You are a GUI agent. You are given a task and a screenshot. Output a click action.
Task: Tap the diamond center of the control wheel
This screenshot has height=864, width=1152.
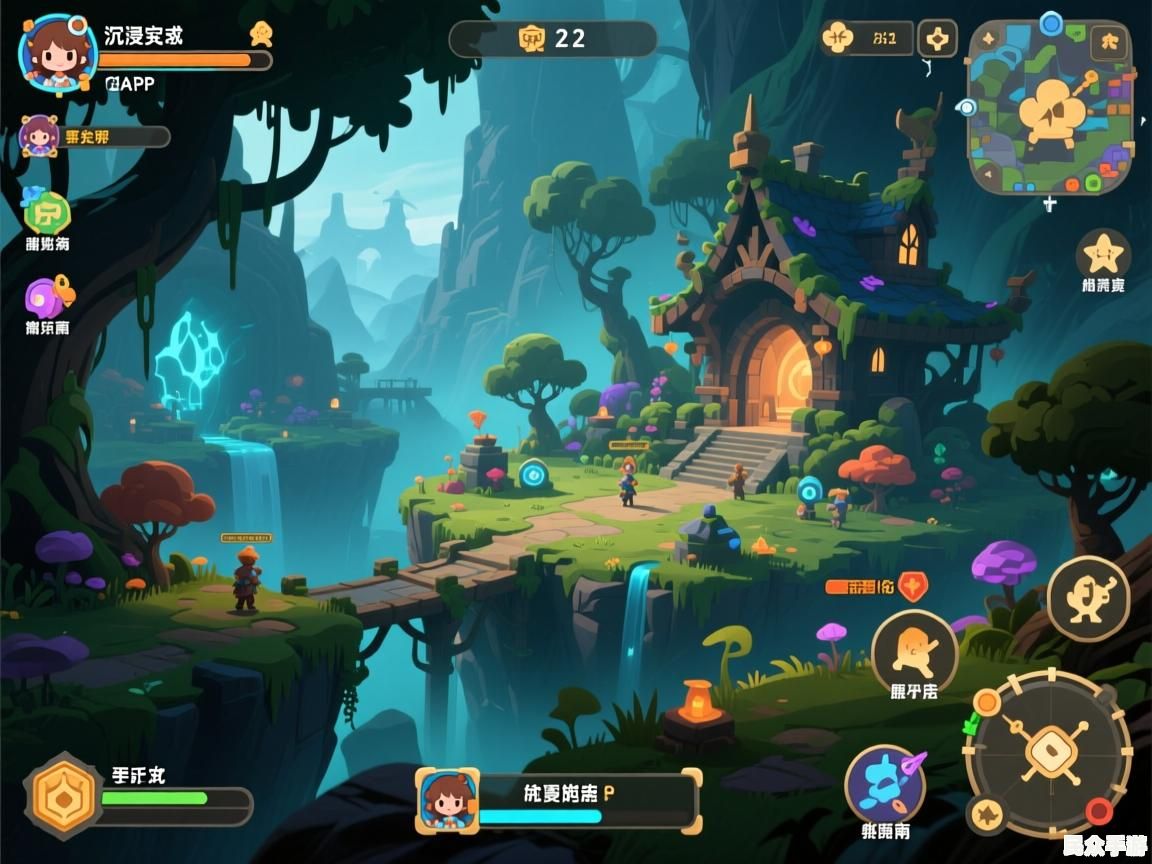click(x=1049, y=751)
